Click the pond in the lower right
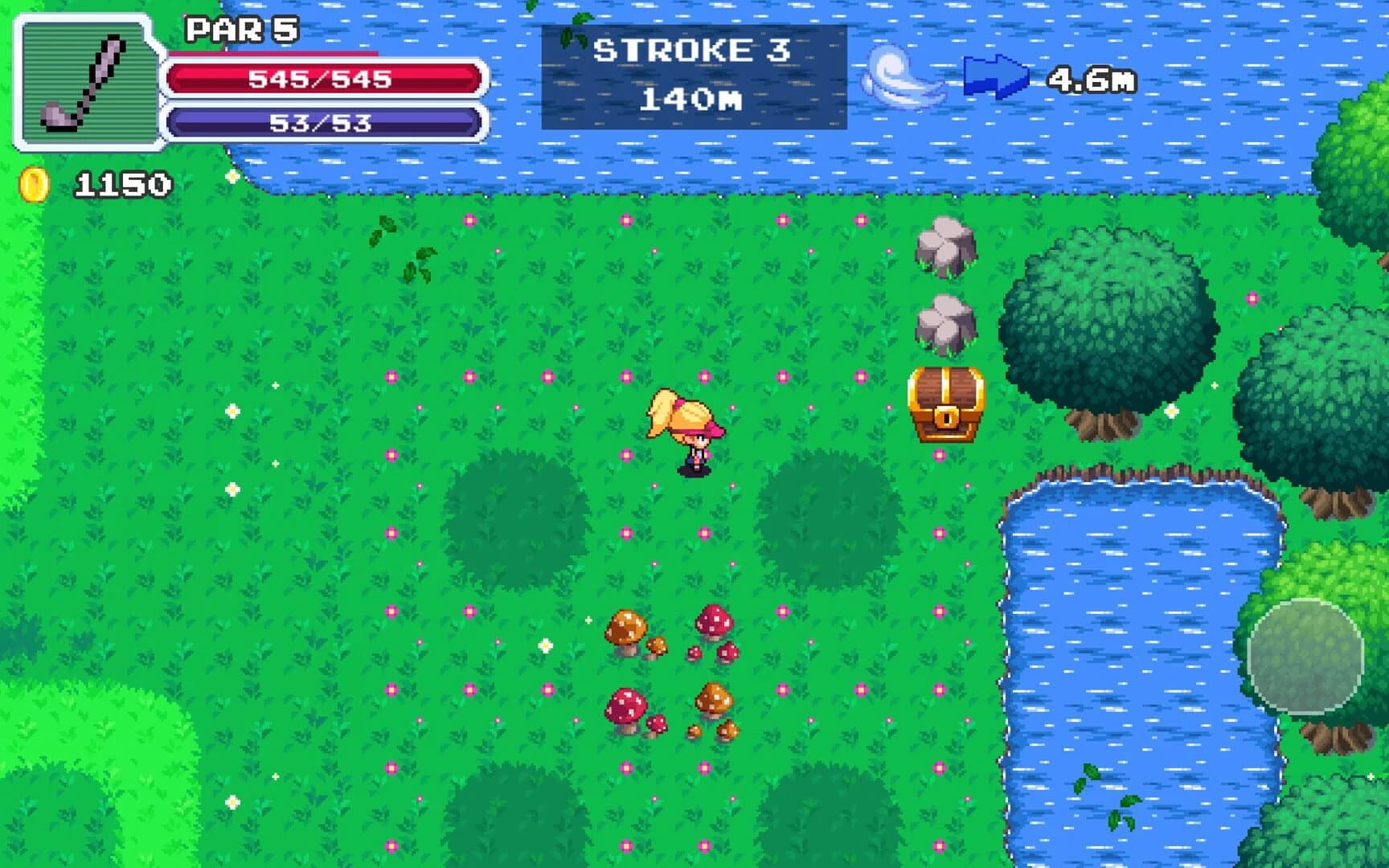The height and width of the screenshot is (868, 1389). tap(1141, 659)
